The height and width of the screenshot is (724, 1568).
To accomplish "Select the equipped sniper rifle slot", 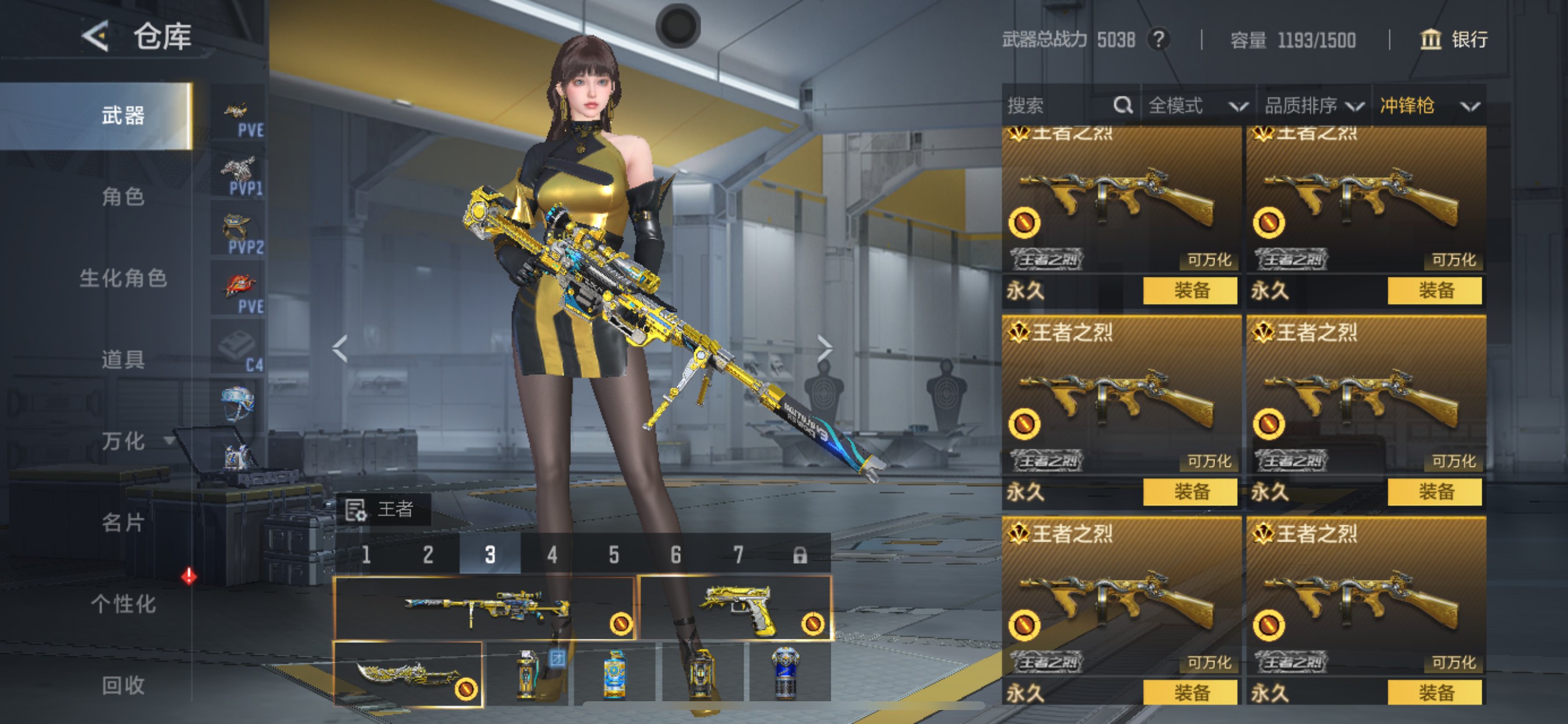I will coord(484,607).
